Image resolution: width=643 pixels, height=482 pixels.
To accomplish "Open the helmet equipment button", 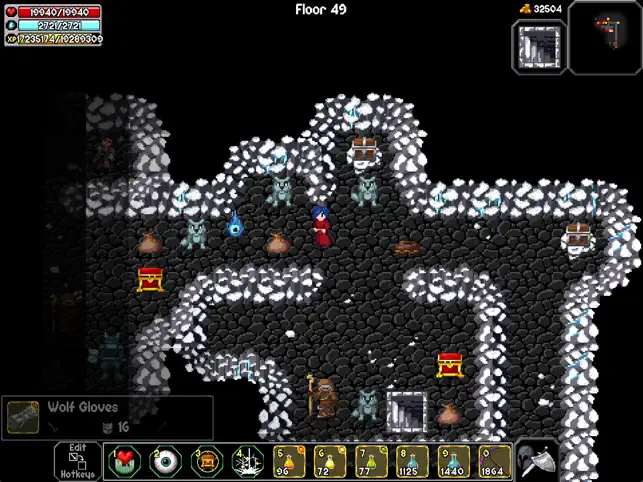I will (537, 461).
